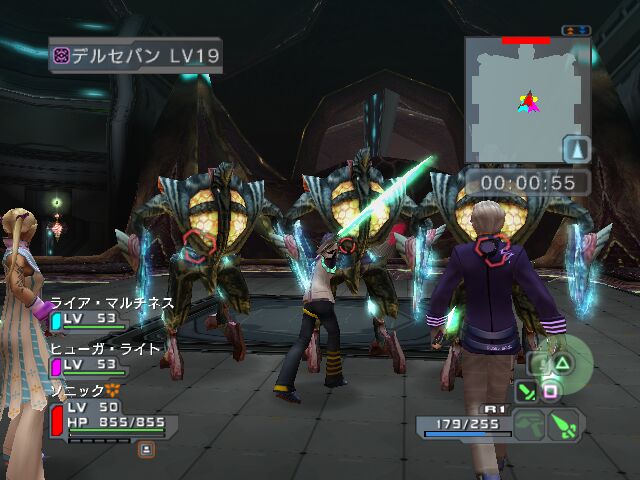Click the room minimap
Viewport: 640px width, 480px height.
coord(527,100)
